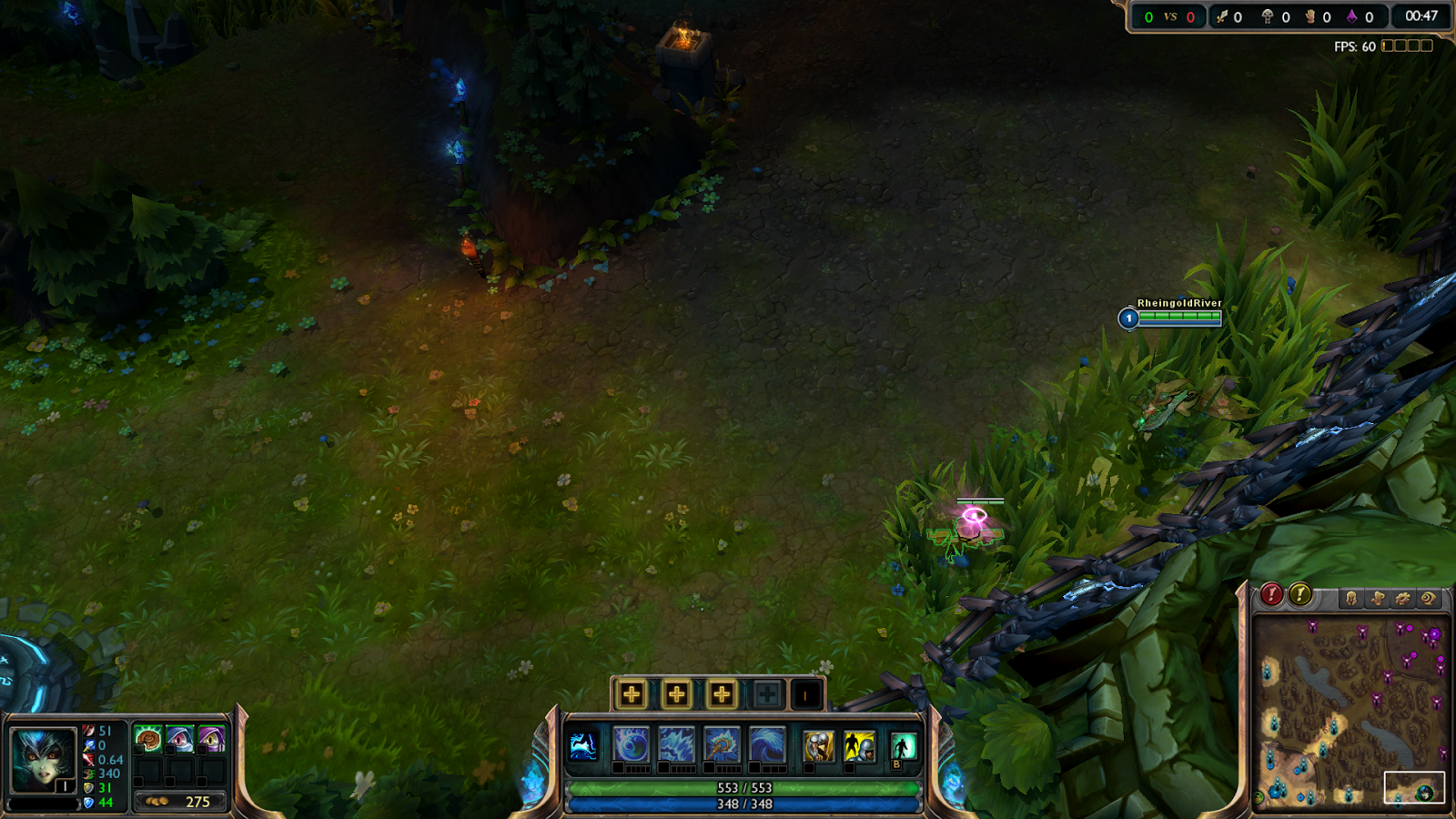Toggle camera lock with the swirl minimap icon

(1429, 599)
